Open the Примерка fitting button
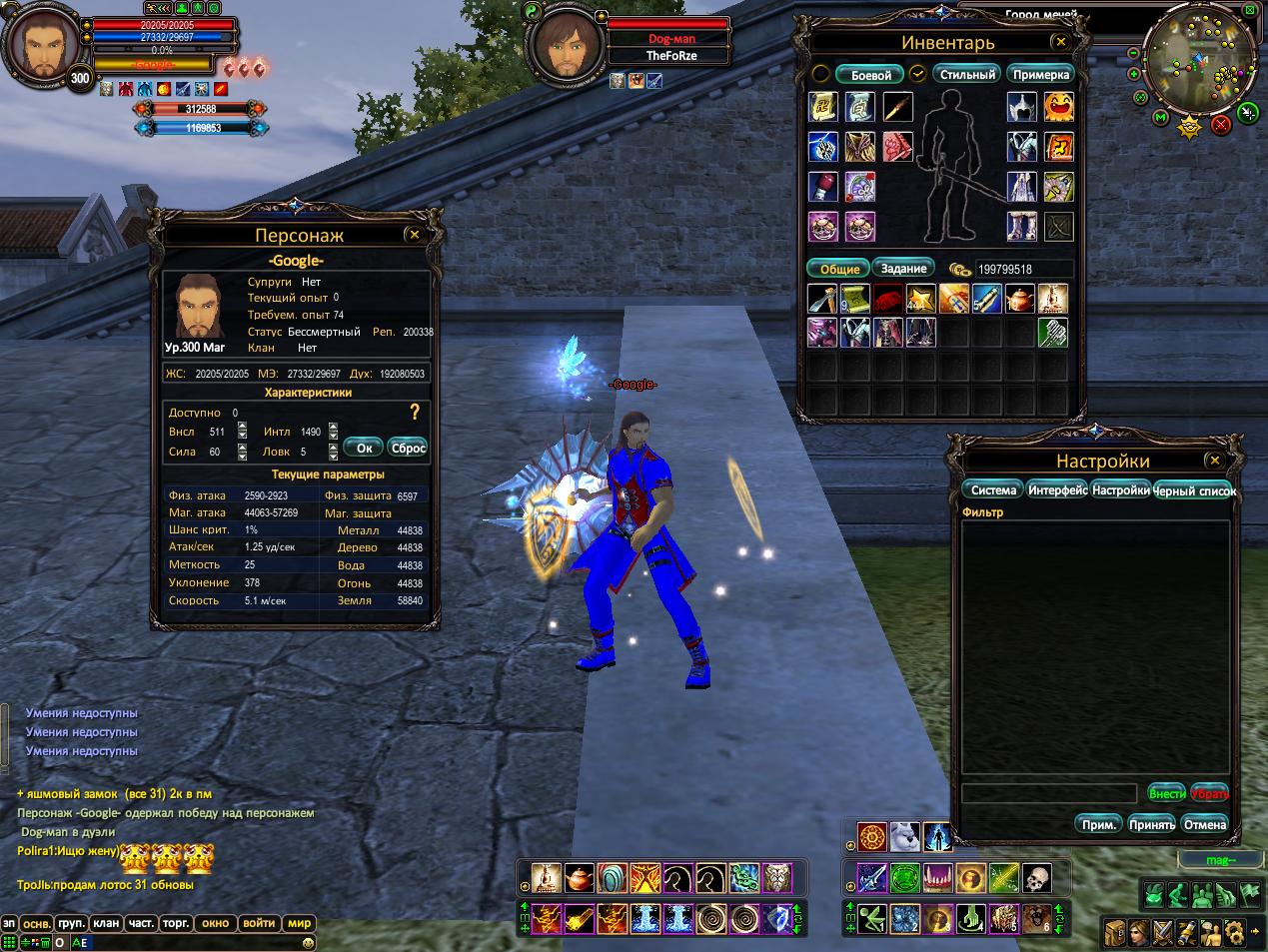The width and height of the screenshot is (1268, 952). click(x=1040, y=75)
